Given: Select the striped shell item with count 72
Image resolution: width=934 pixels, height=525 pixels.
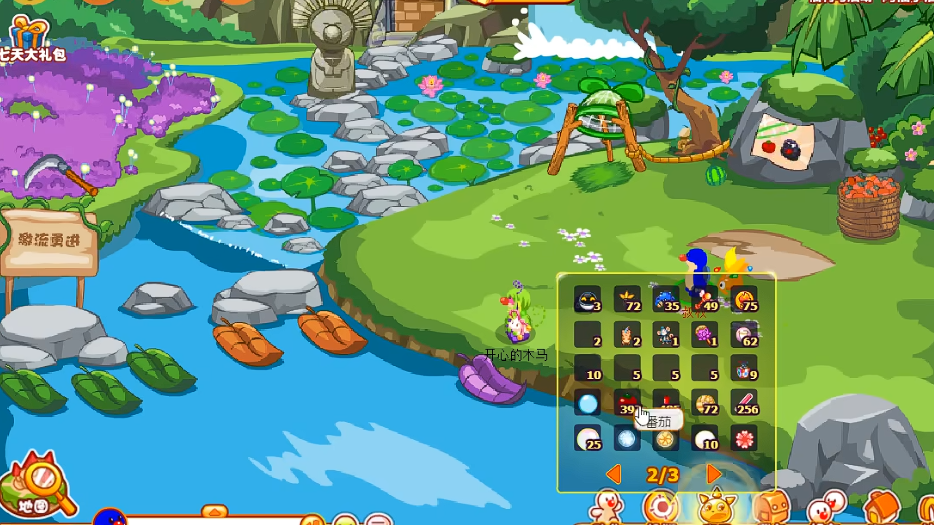Looking at the screenshot, I should [x=705, y=403].
